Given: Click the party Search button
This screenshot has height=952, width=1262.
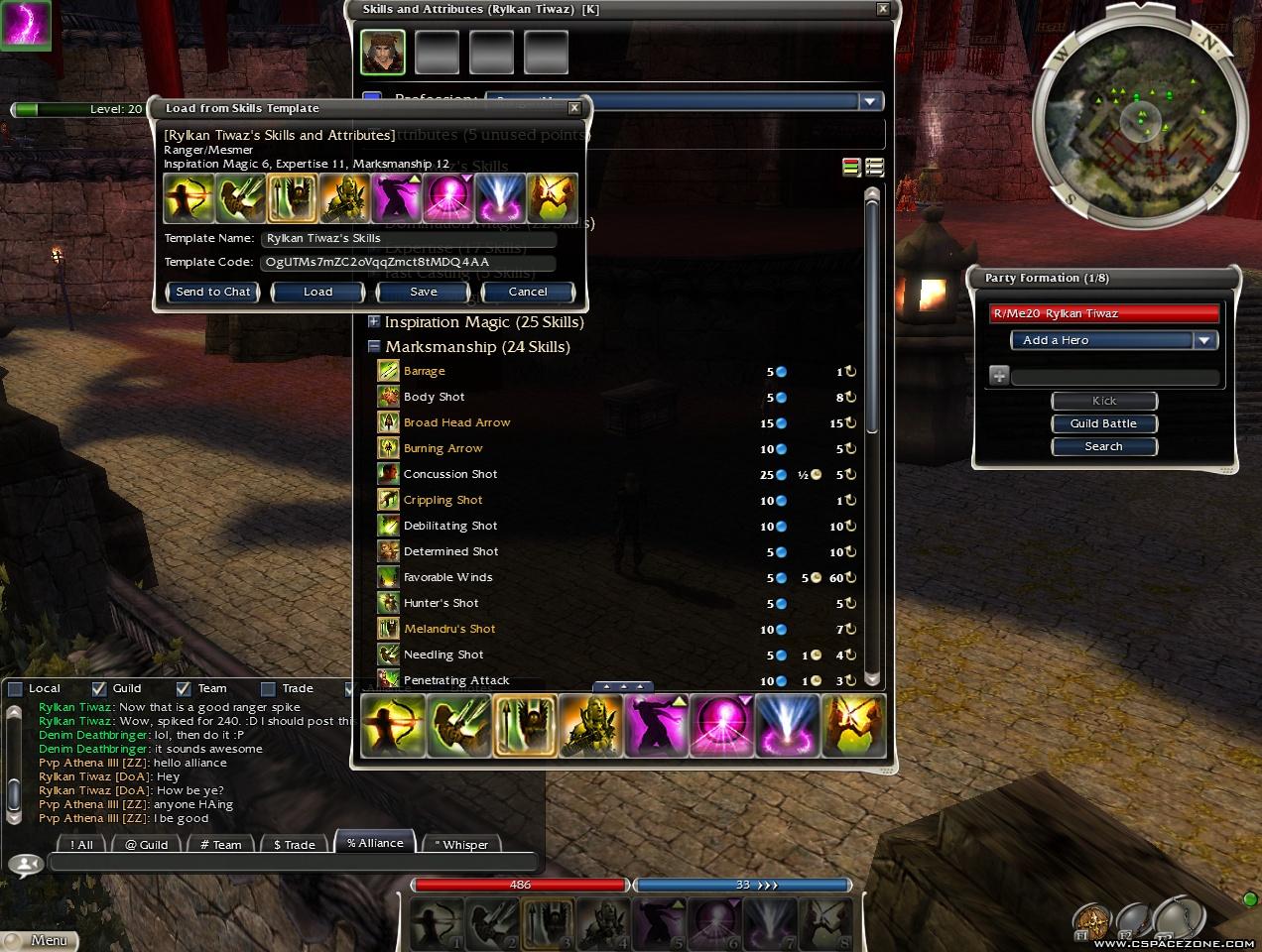Looking at the screenshot, I should coord(1103,446).
